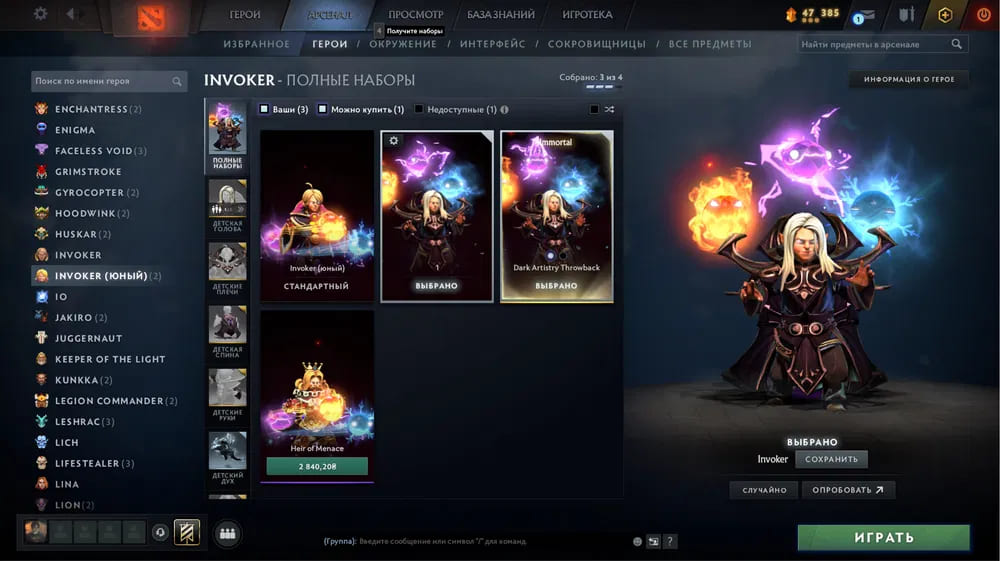The image size is (1000, 561).
Task: Open the settings gear icon
Action: [40, 14]
